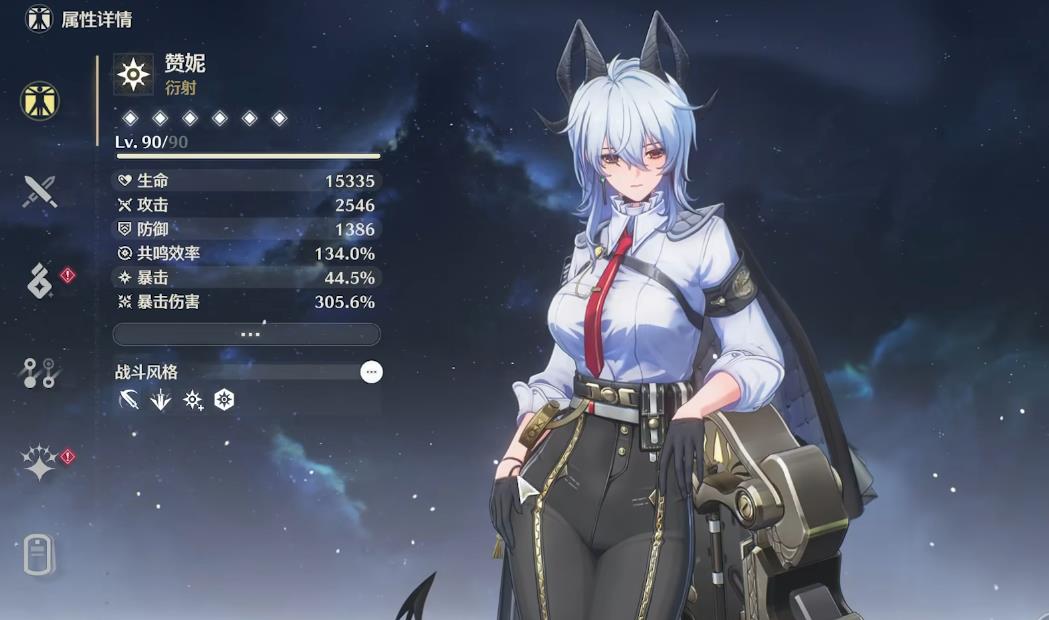Choose the second combat style downward burst icon

tap(160, 401)
